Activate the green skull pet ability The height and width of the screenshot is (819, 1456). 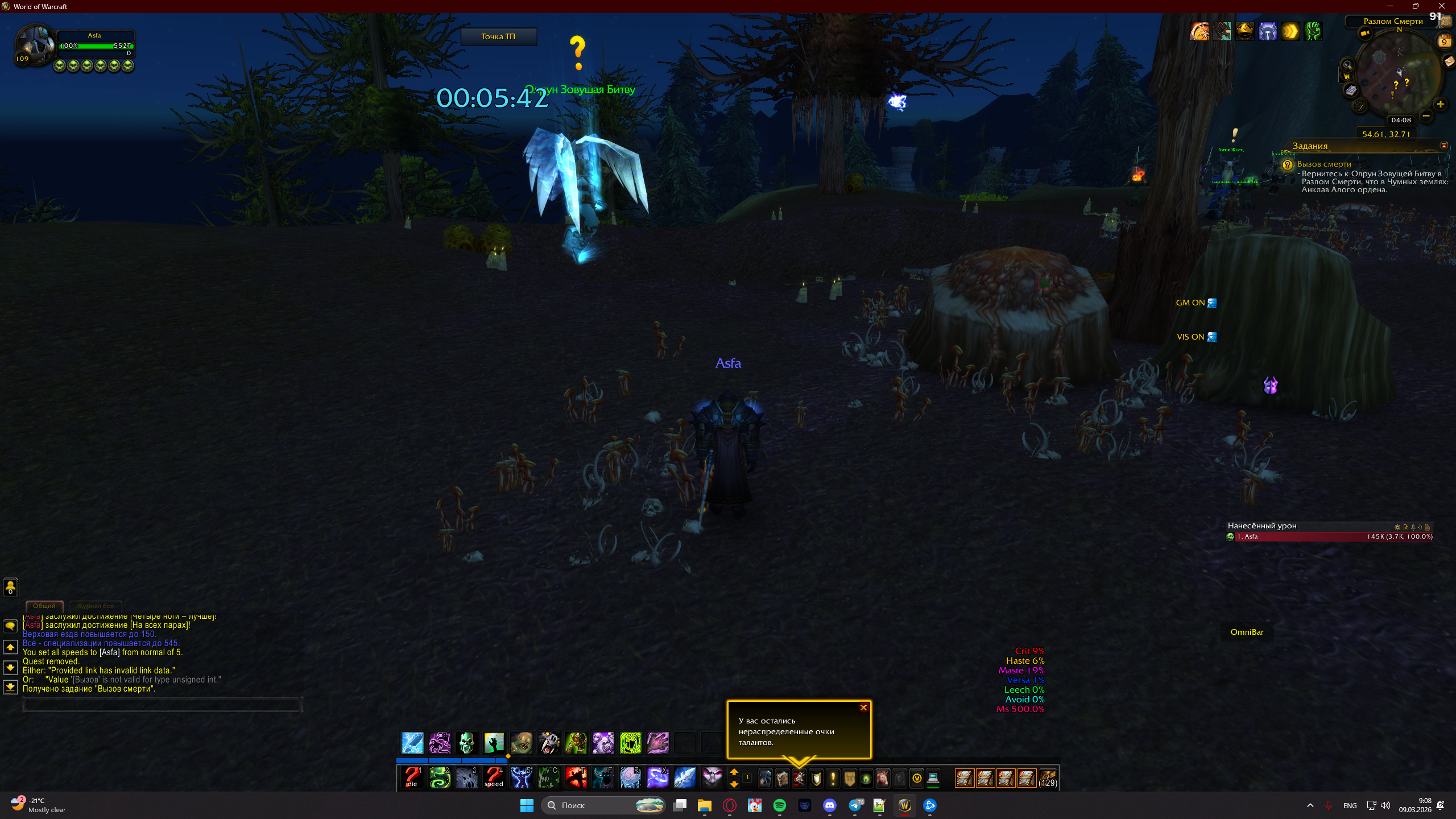pyautogui.click(x=466, y=743)
